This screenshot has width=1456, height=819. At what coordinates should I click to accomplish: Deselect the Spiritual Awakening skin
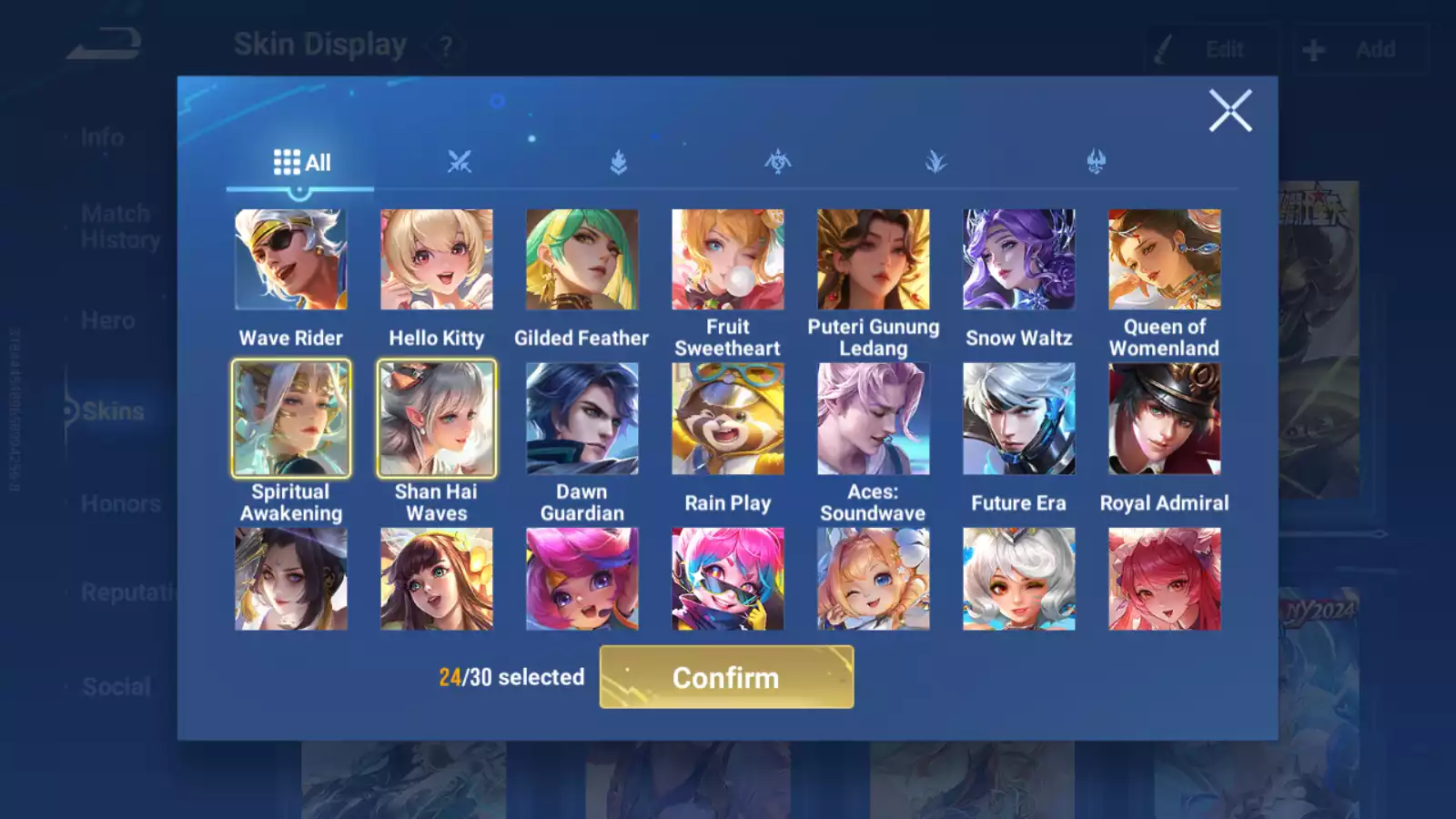click(291, 419)
